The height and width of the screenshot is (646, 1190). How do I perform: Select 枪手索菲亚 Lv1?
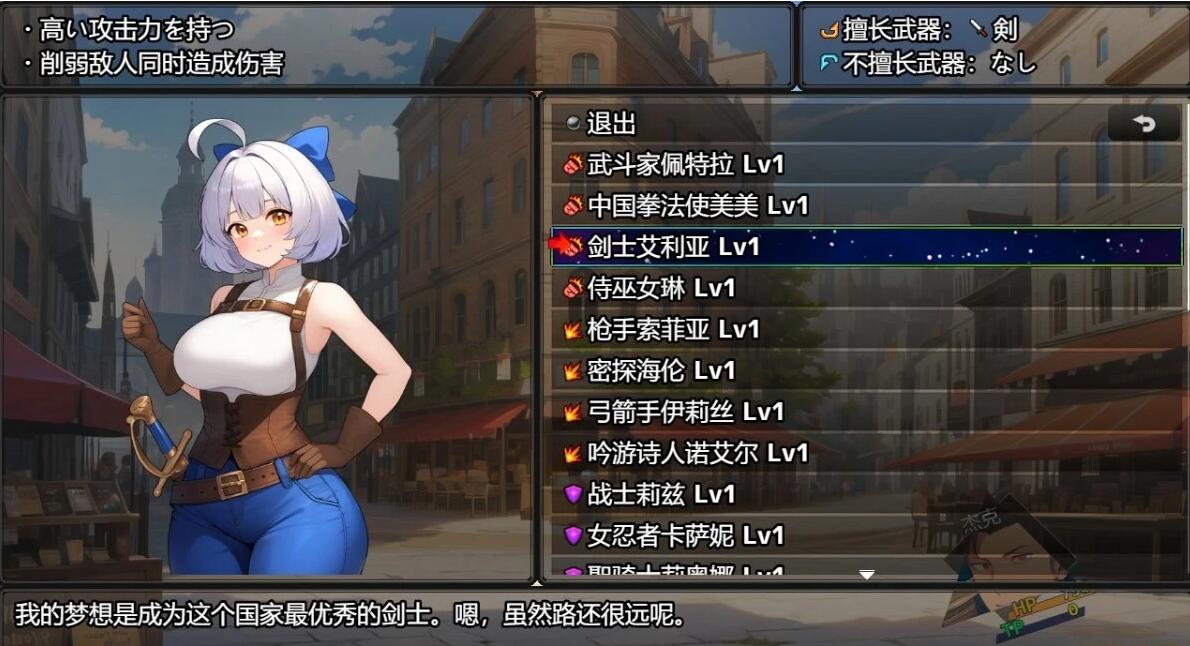673,329
